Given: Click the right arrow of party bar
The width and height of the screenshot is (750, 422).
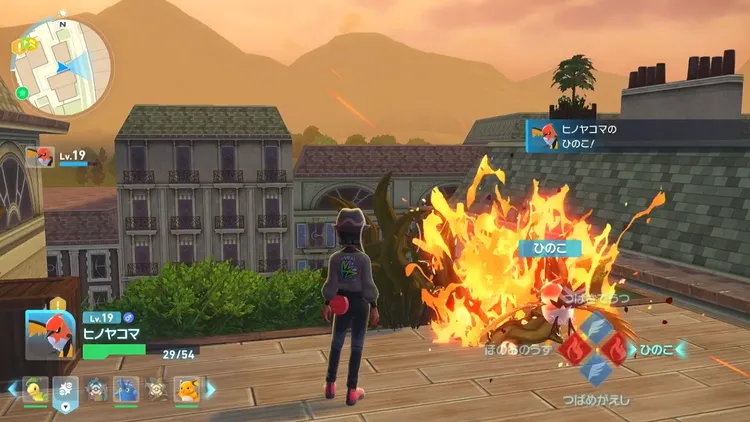Looking at the screenshot, I should 211,388.
